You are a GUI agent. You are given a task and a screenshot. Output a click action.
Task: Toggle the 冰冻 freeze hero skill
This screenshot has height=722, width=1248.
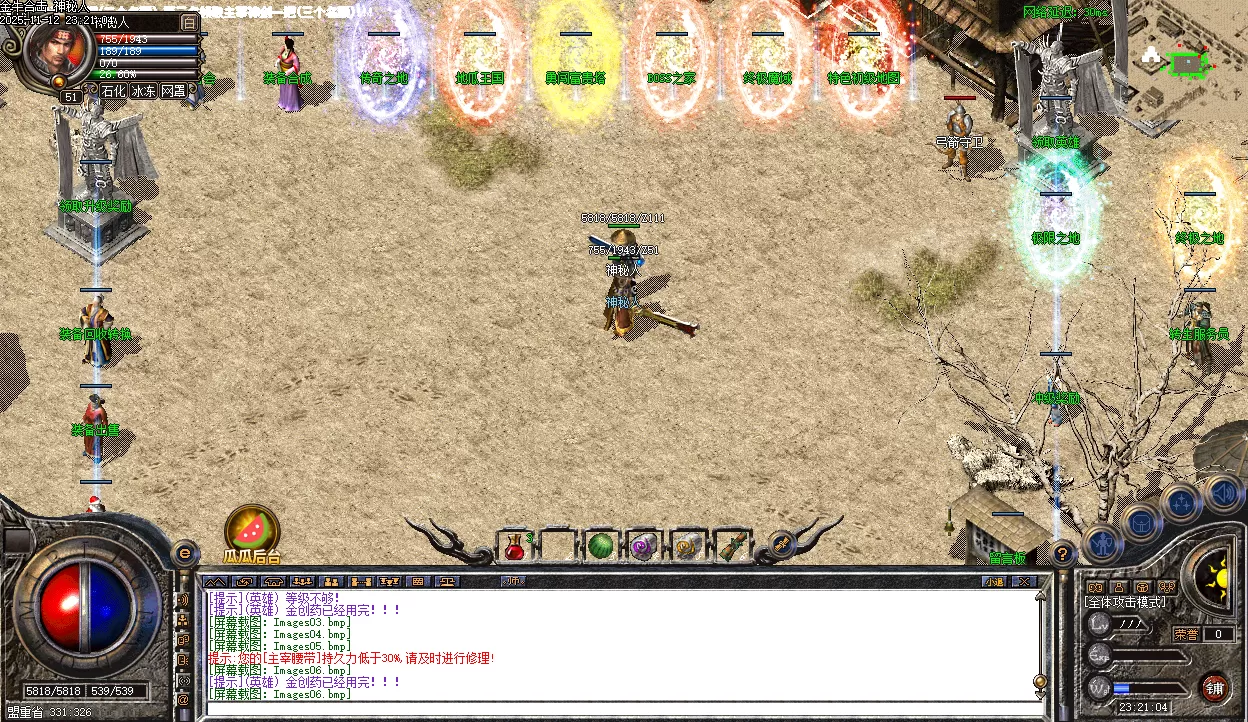(x=143, y=91)
